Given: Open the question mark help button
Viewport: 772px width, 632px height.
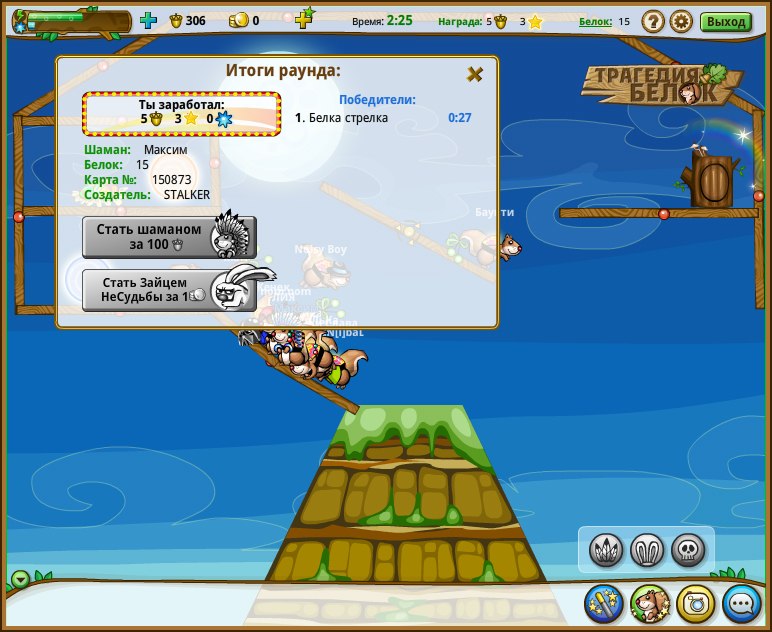Looking at the screenshot, I should 652,21.
